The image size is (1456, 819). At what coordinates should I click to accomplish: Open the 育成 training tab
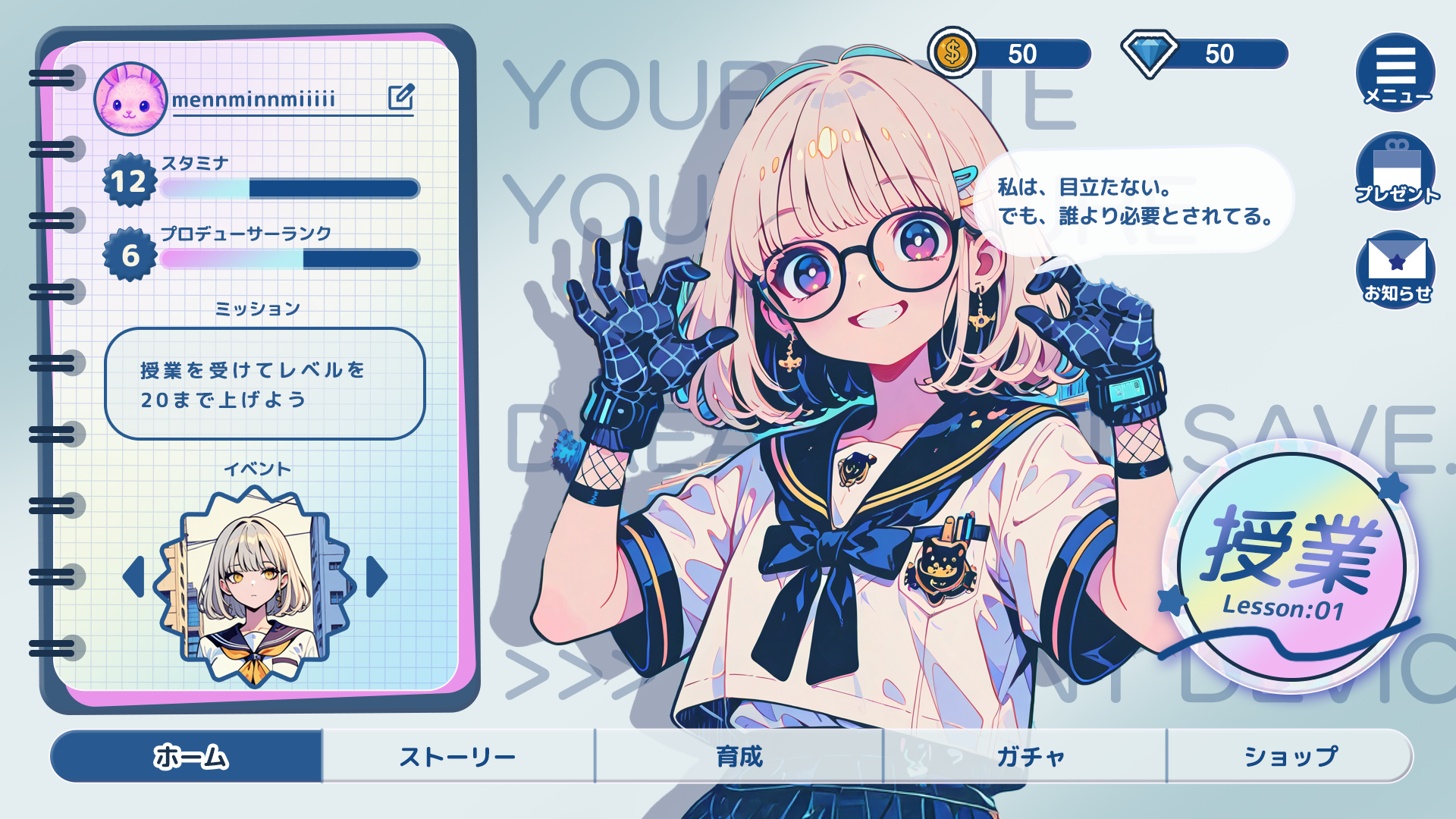739,756
